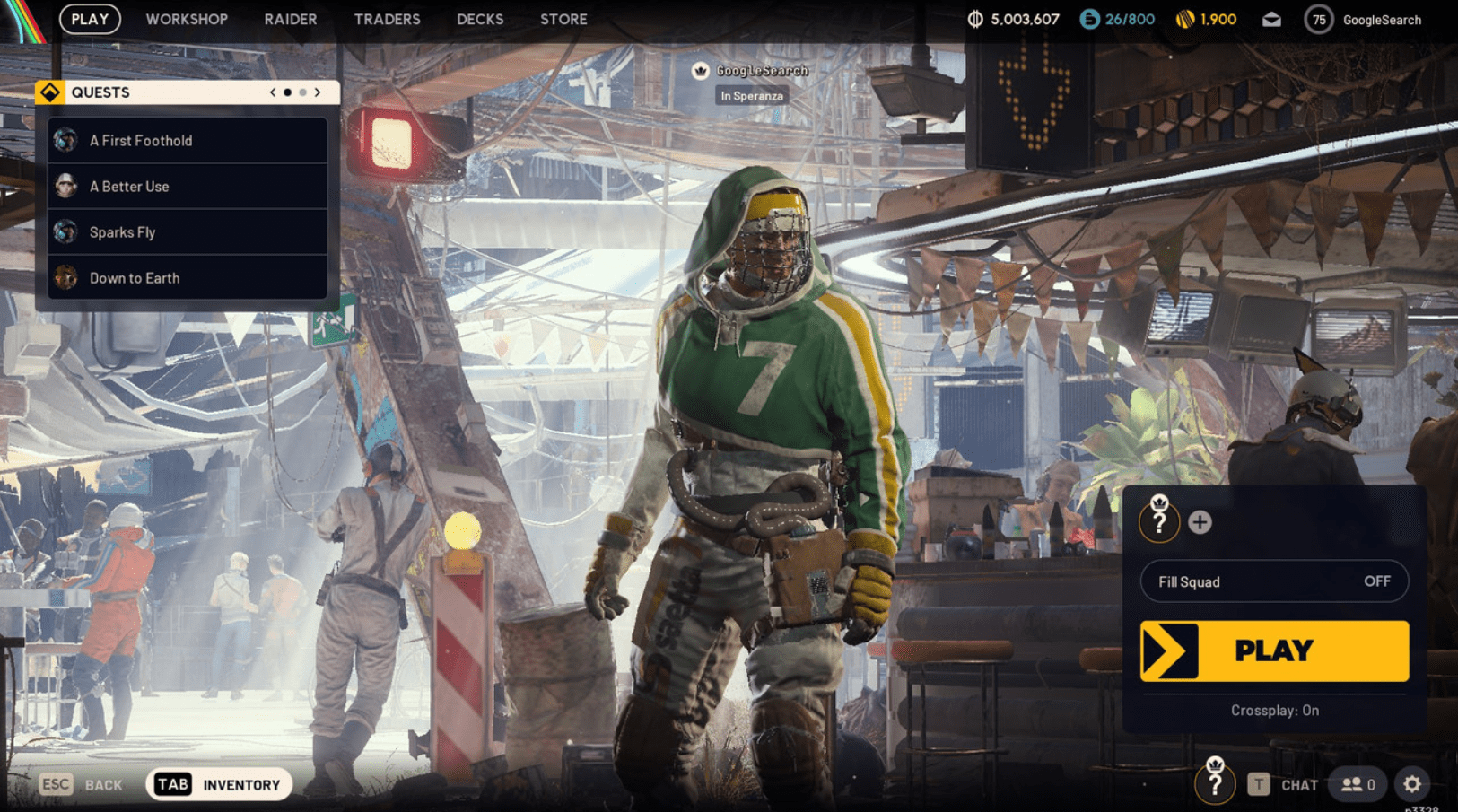Open the settings gear icon
Viewport: 1458px width, 812px height.
click(x=1411, y=784)
